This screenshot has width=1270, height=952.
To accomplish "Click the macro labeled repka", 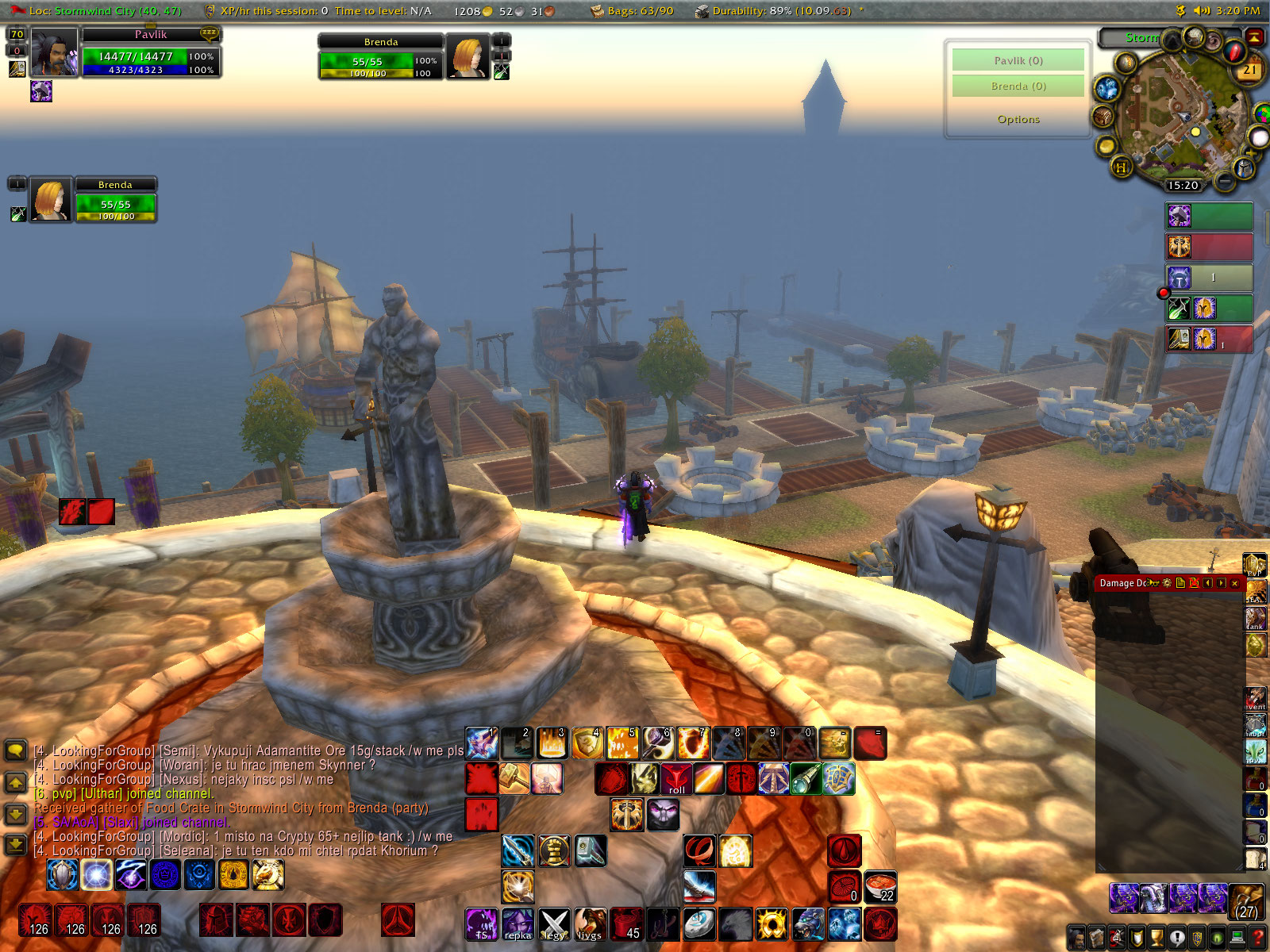I will point(518,924).
